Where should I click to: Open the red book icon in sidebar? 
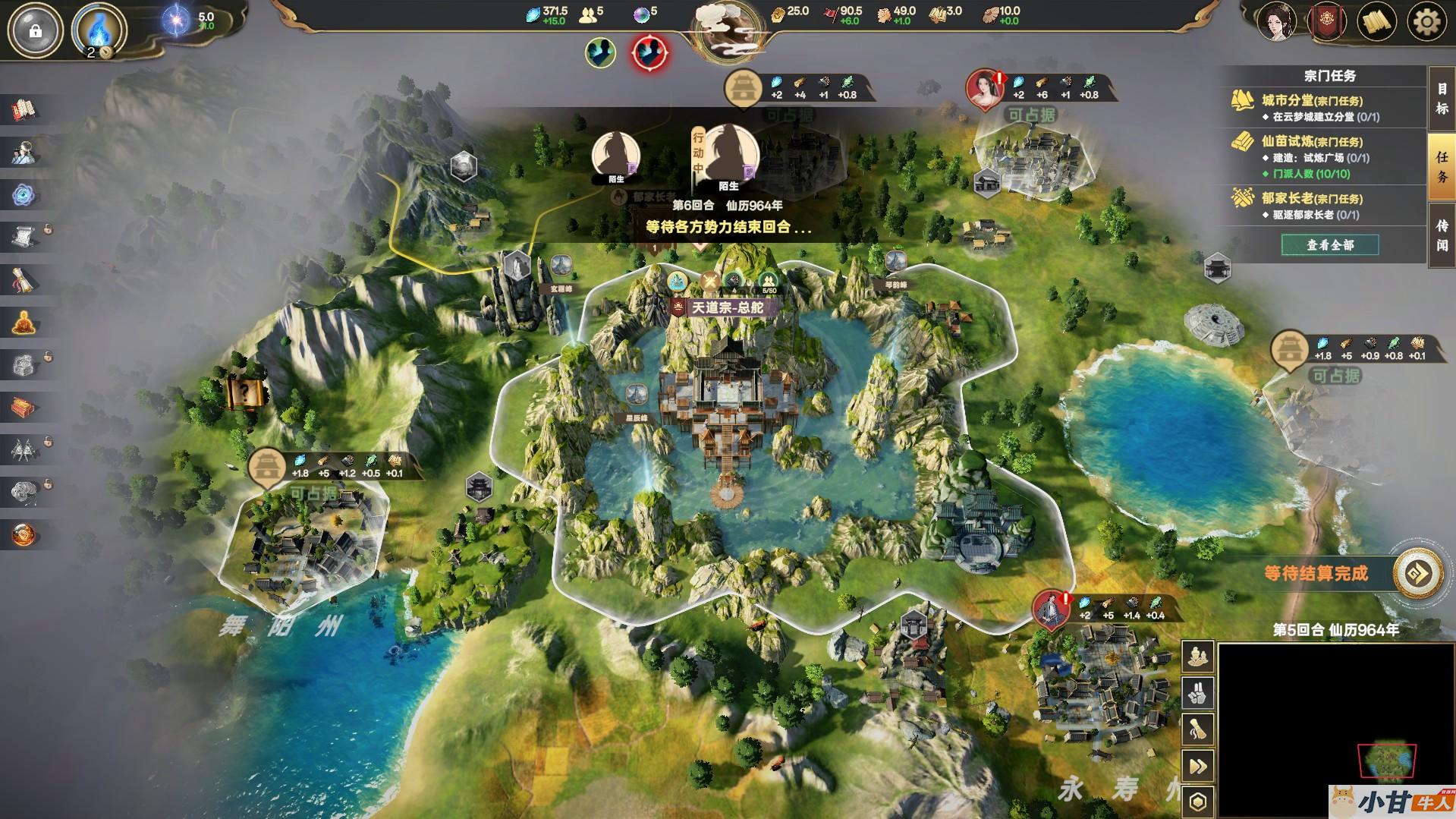pyautogui.click(x=24, y=110)
